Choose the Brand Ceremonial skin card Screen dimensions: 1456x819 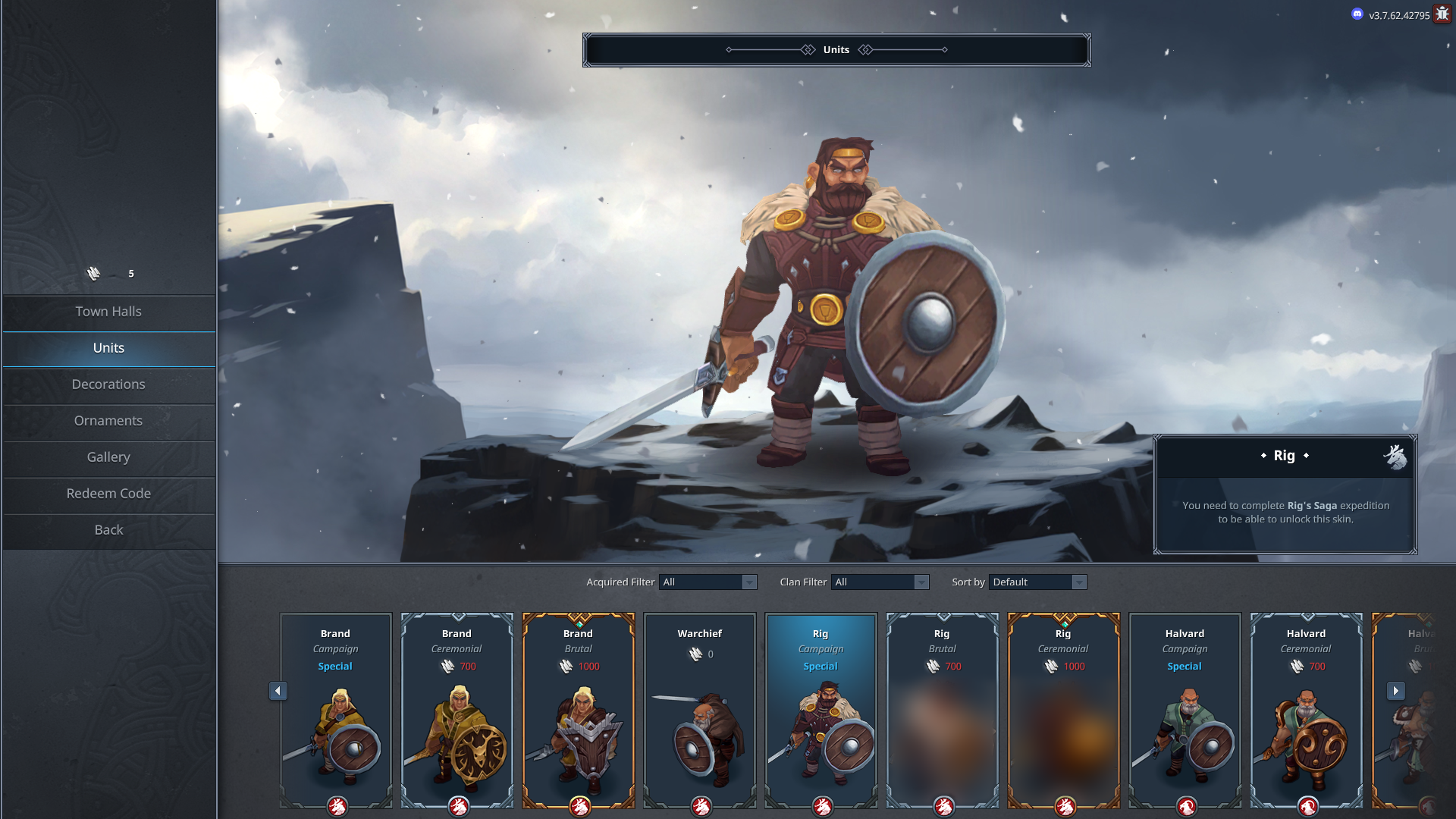457,709
